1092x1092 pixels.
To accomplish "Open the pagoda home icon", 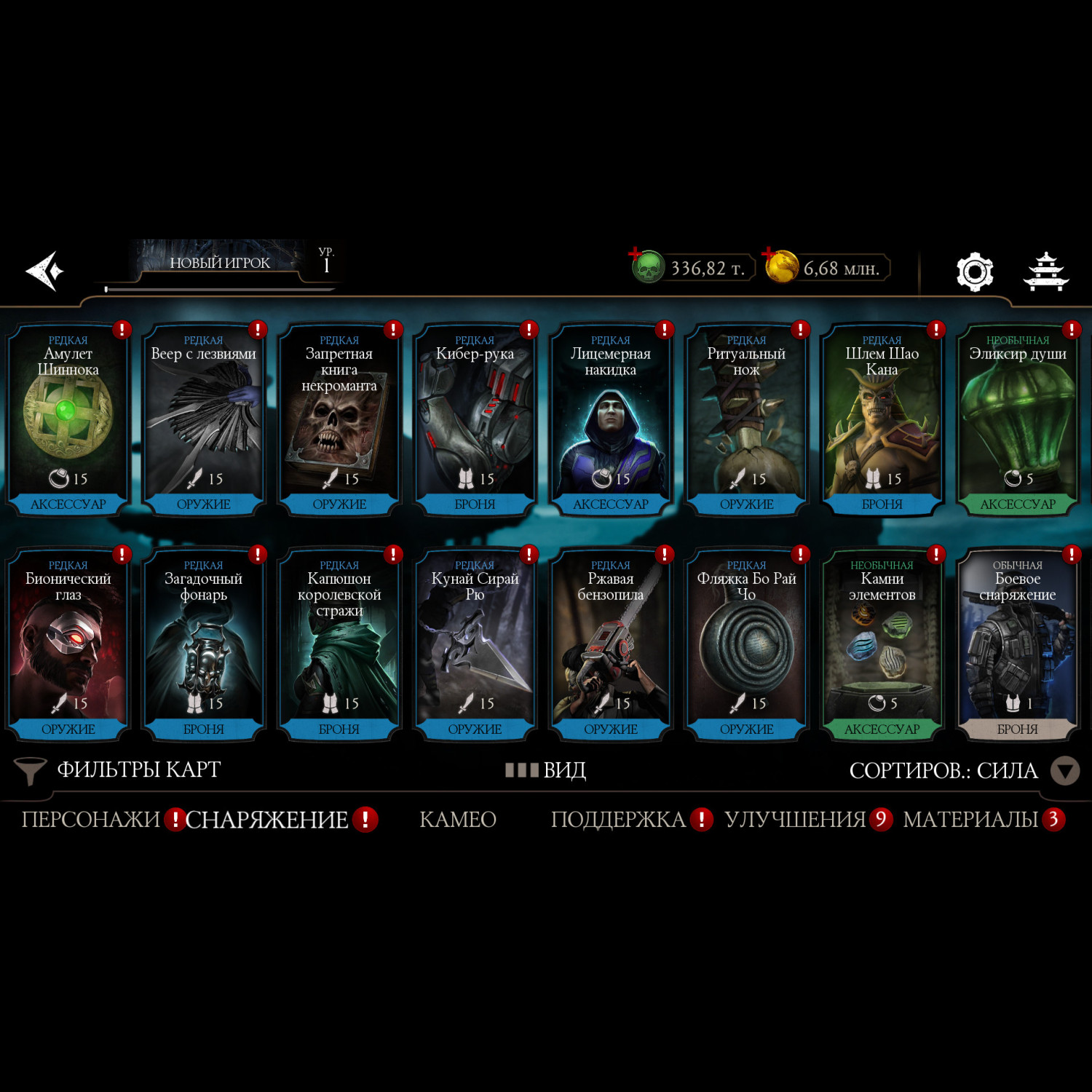I will pyautogui.click(x=1045, y=272).
